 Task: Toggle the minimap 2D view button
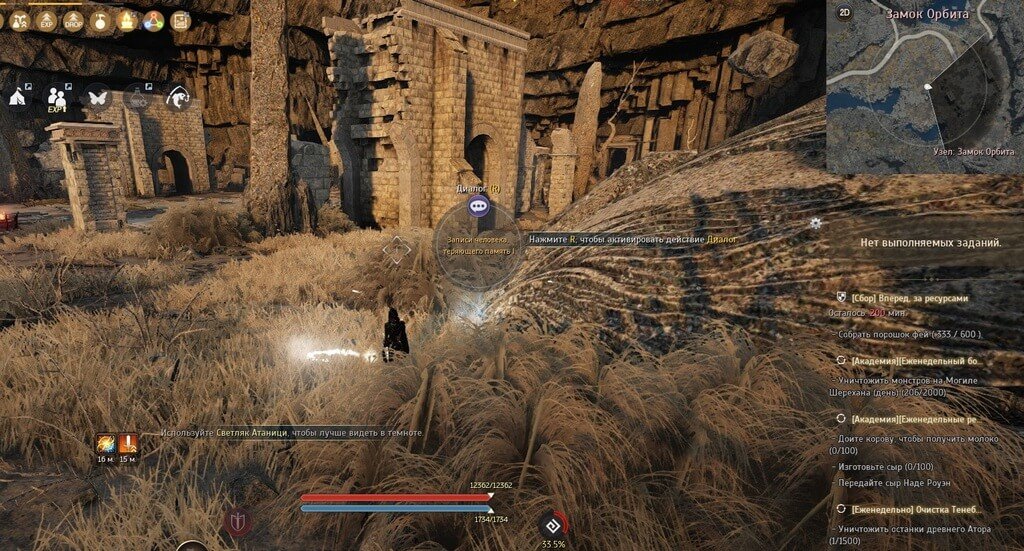(x=845, y=13)
